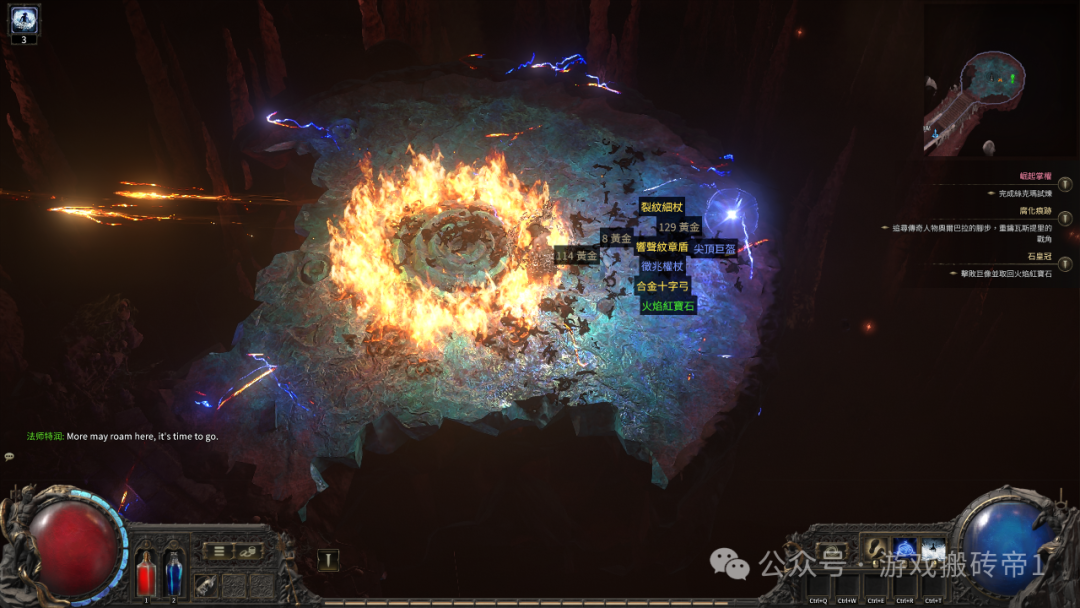Pick up the 徵兆權杖 sceptre label
This screenshot has width=1080, height=608.
click(x=662, y=266)
